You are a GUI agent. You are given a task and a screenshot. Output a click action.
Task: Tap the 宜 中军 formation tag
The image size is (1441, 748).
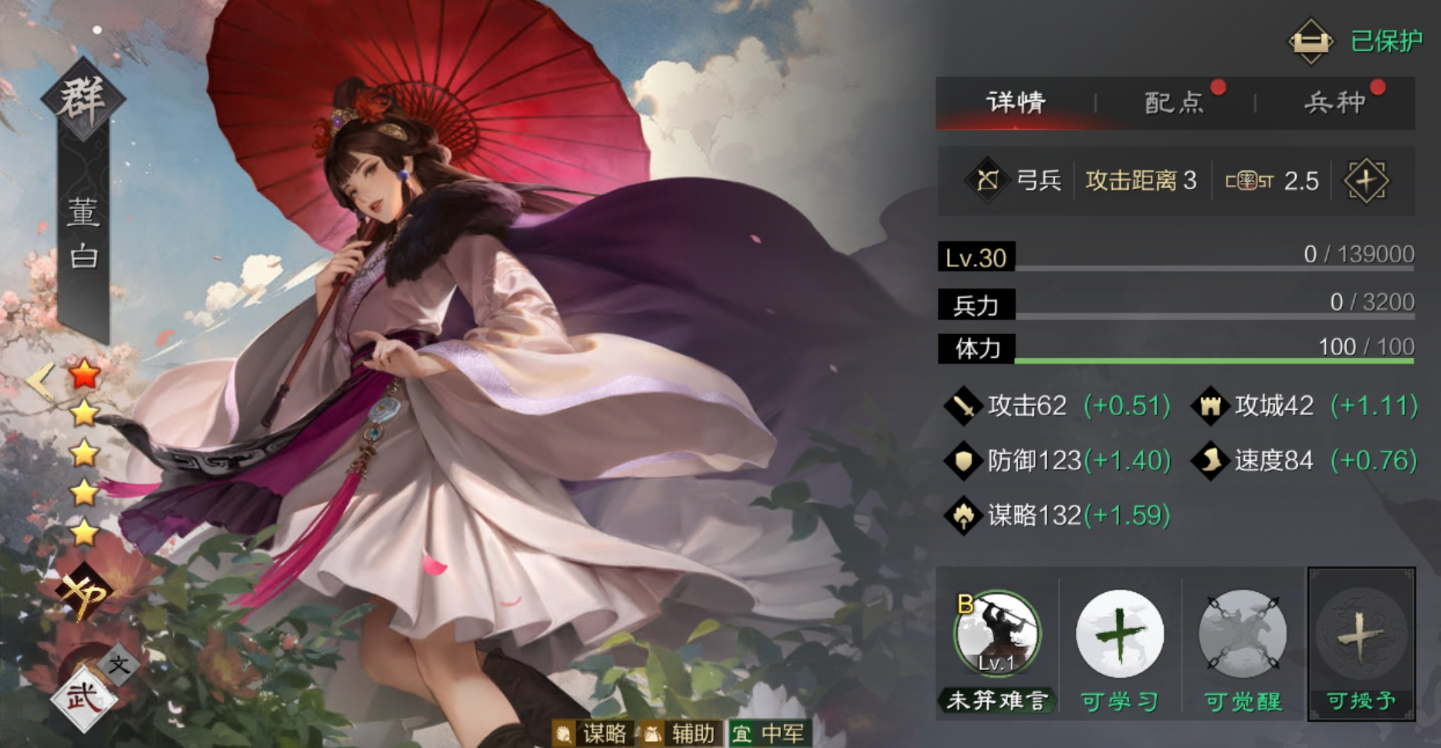(769, 734)
